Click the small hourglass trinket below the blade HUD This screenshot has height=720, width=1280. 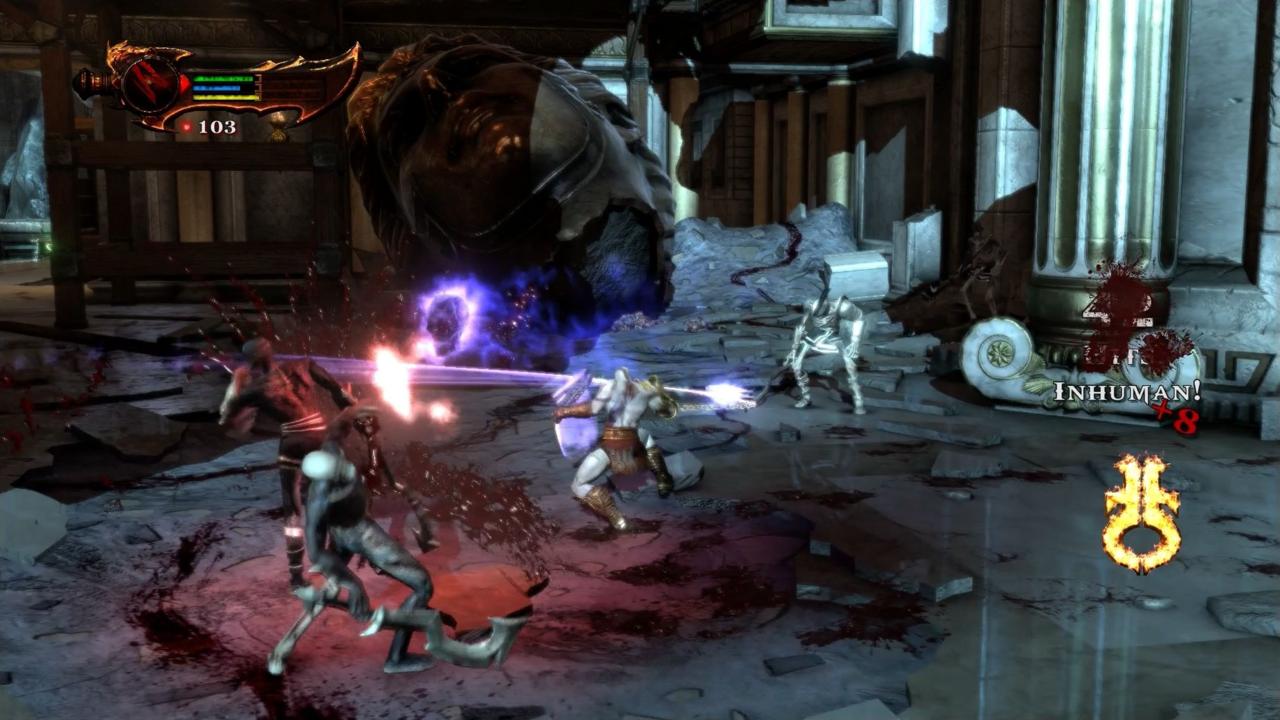(279, 129)
